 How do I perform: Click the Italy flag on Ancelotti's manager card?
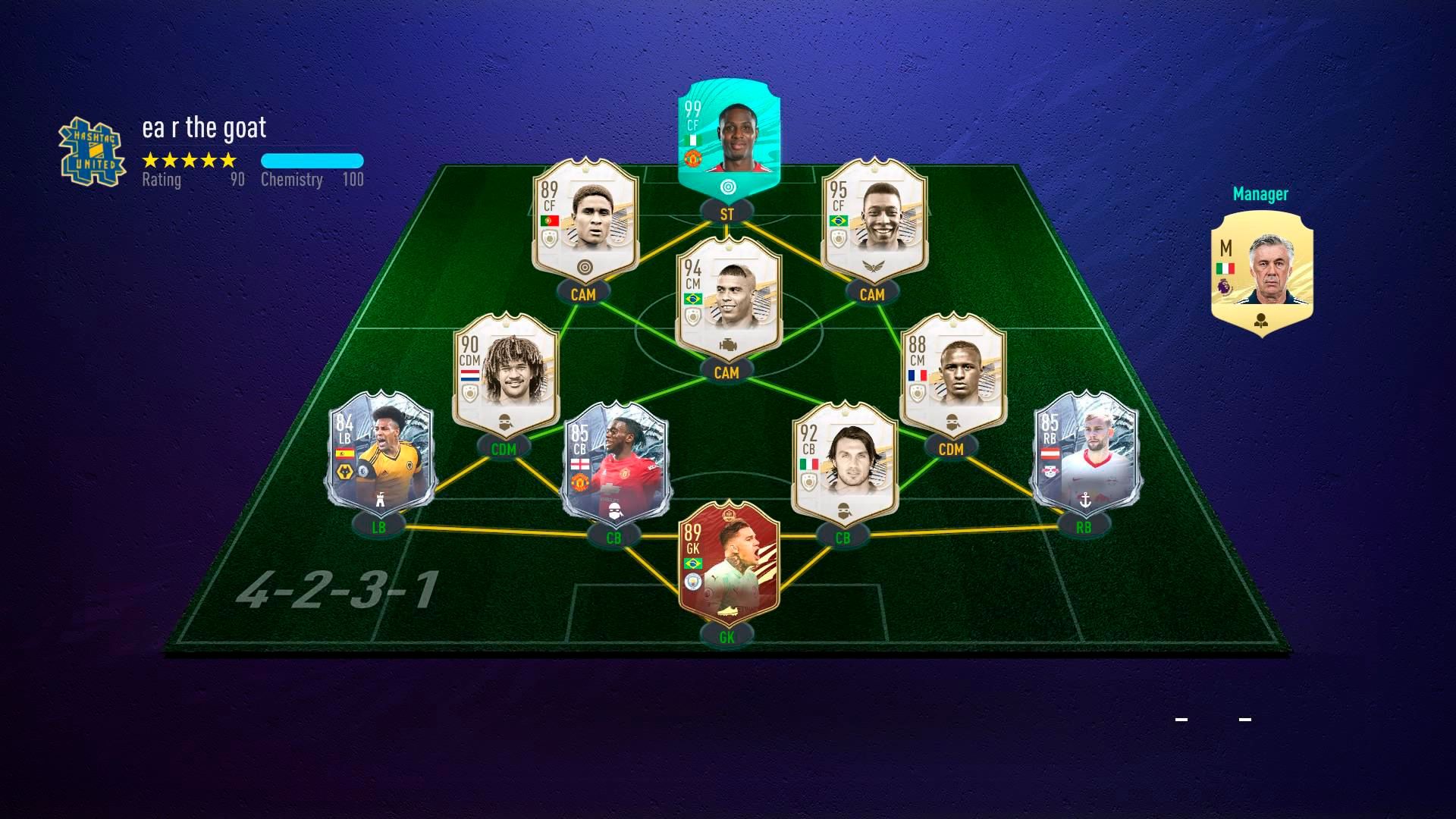click(x=1225, y=268)
